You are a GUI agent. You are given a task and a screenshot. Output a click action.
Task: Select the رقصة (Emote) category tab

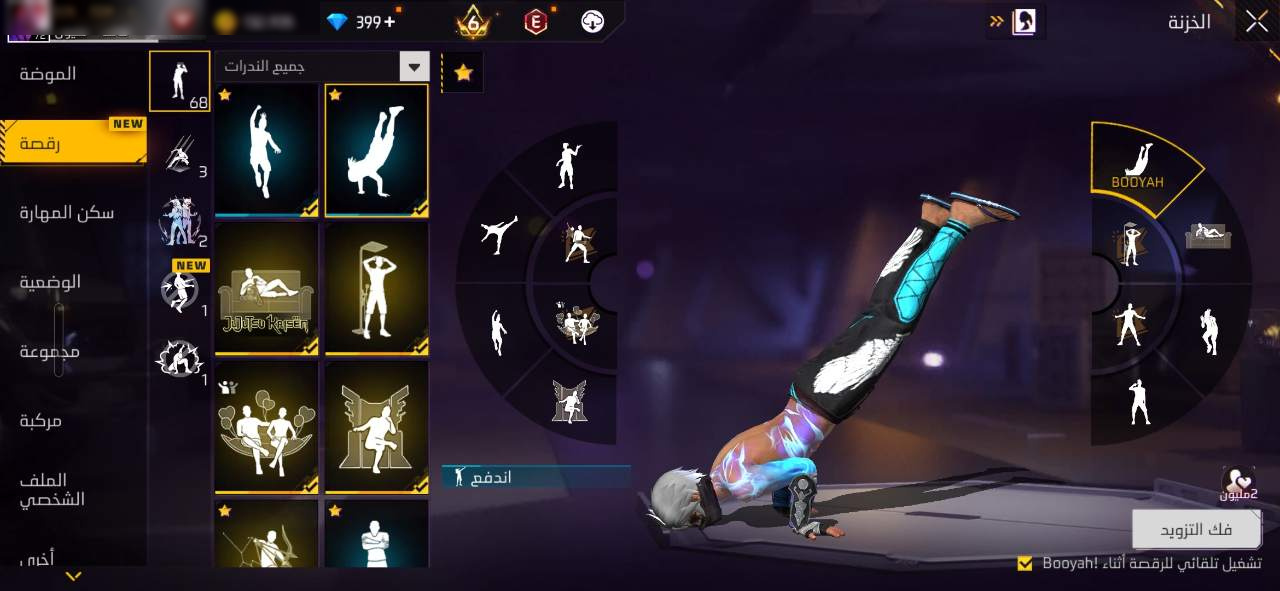pyautogui.click(x=40, y=143)
